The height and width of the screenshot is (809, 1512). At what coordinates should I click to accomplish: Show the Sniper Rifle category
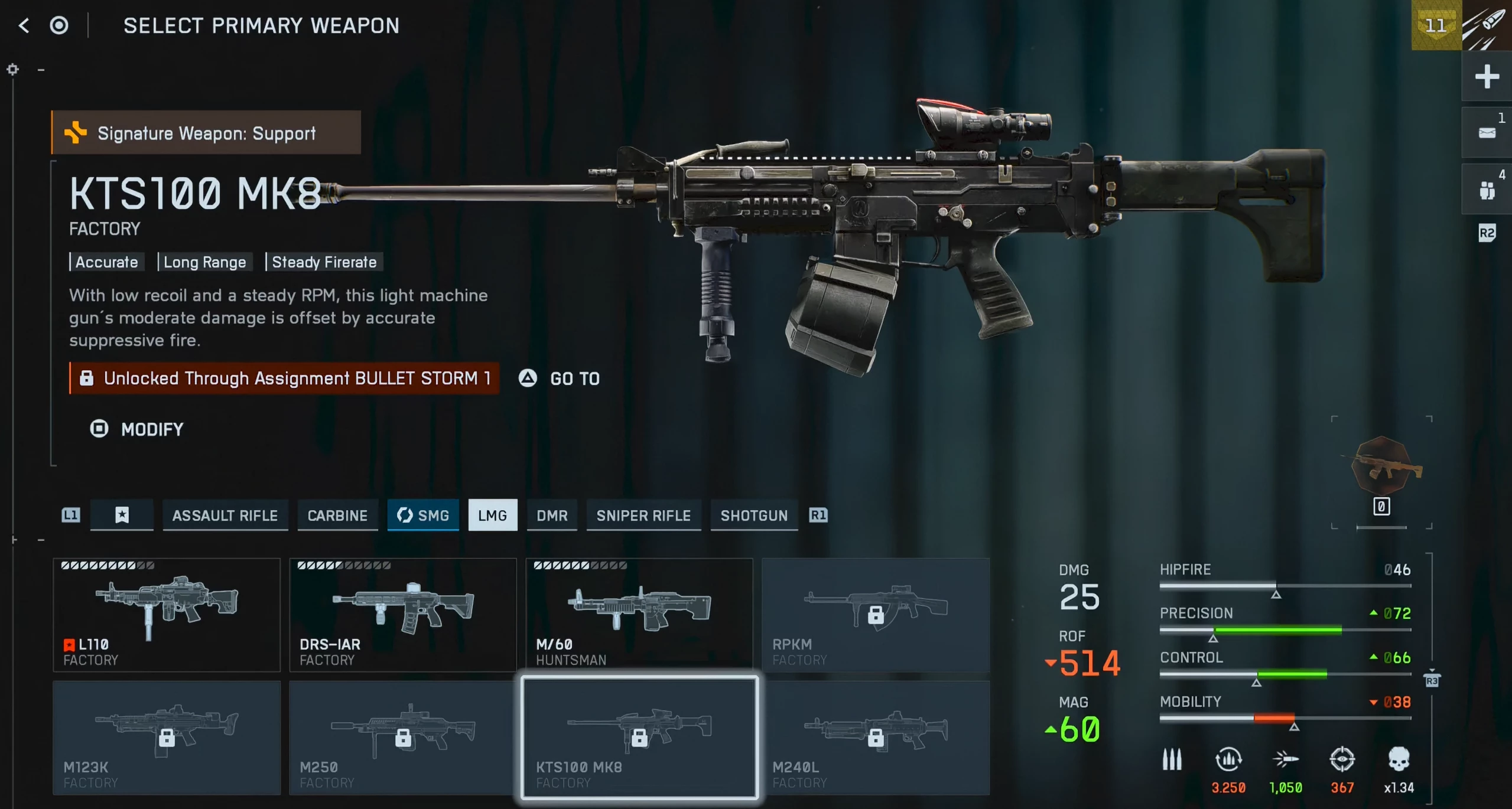pyautogui.click(x=643, y=516)
